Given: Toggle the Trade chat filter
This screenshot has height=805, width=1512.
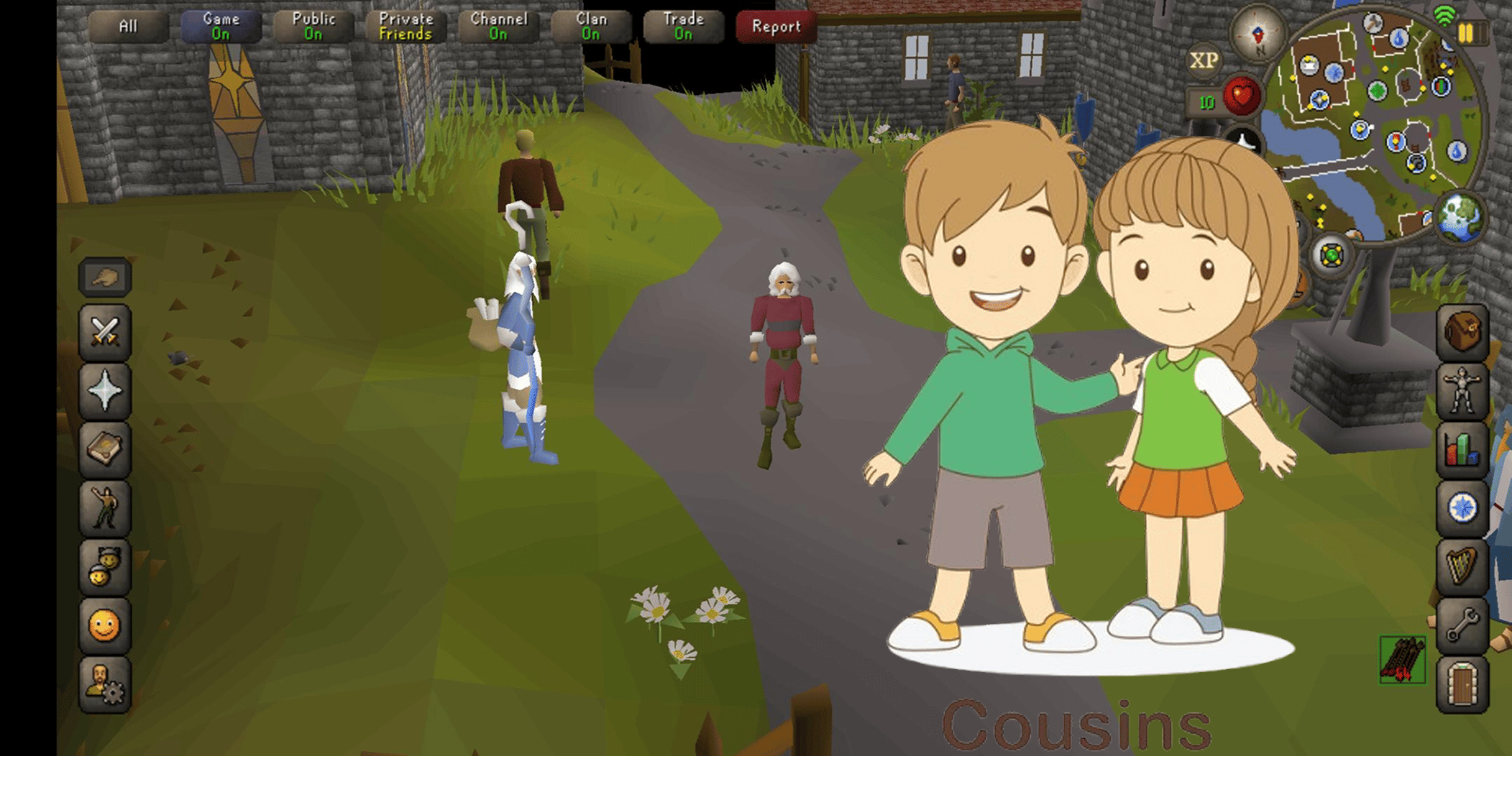Looking at the screenshot, I should [x=683, y=27].
